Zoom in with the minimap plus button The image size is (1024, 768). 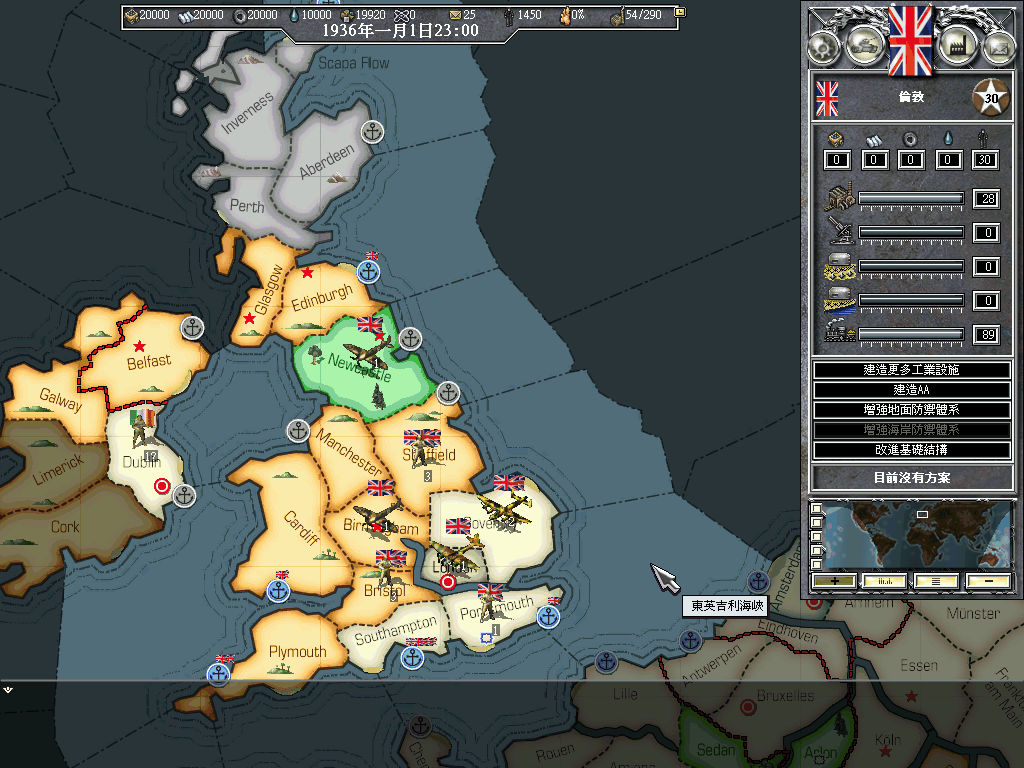[x=833, y=581]
